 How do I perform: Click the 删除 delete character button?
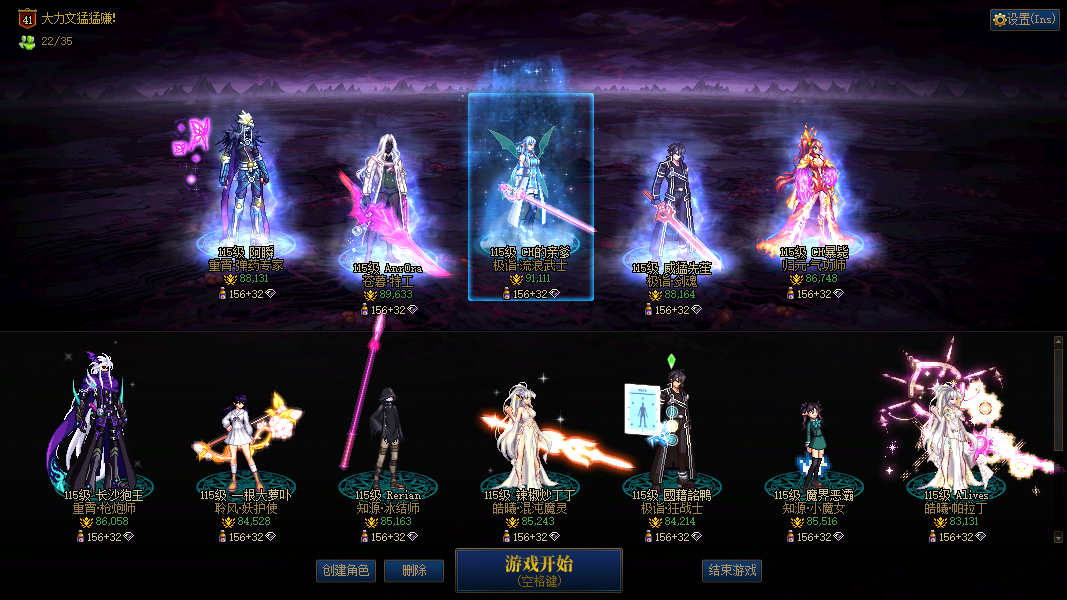[x=414, y=571]
